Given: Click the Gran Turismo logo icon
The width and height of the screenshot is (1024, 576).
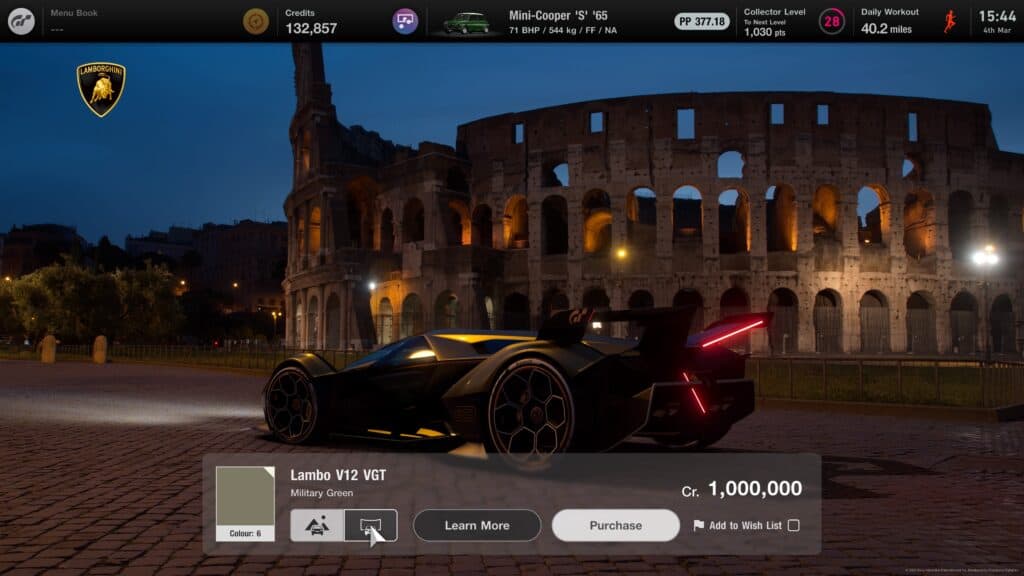Looking at the screenshot, I should (21, 21).
